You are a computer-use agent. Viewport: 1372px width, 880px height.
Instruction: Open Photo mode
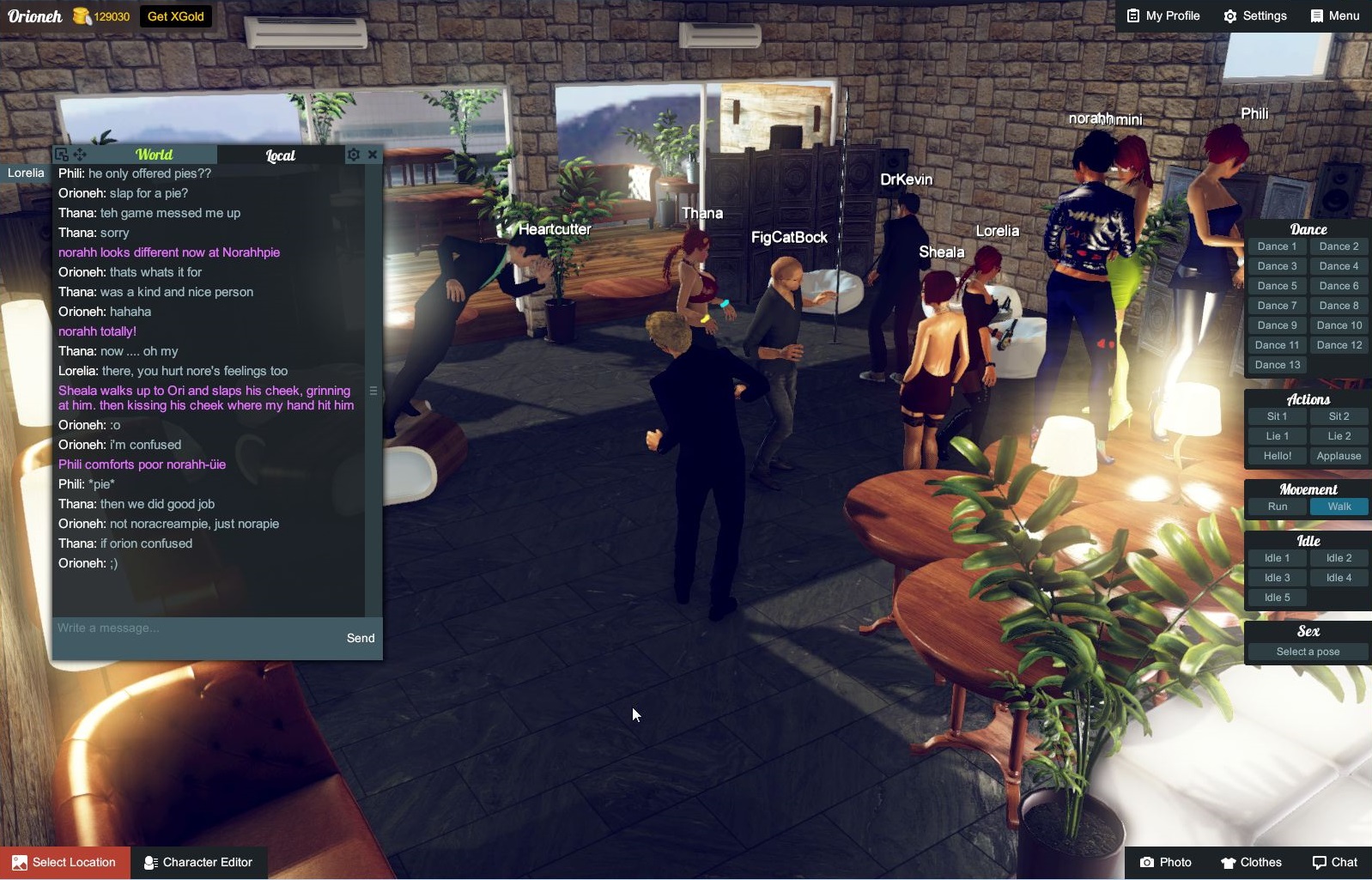click(x=1166, y=862)
